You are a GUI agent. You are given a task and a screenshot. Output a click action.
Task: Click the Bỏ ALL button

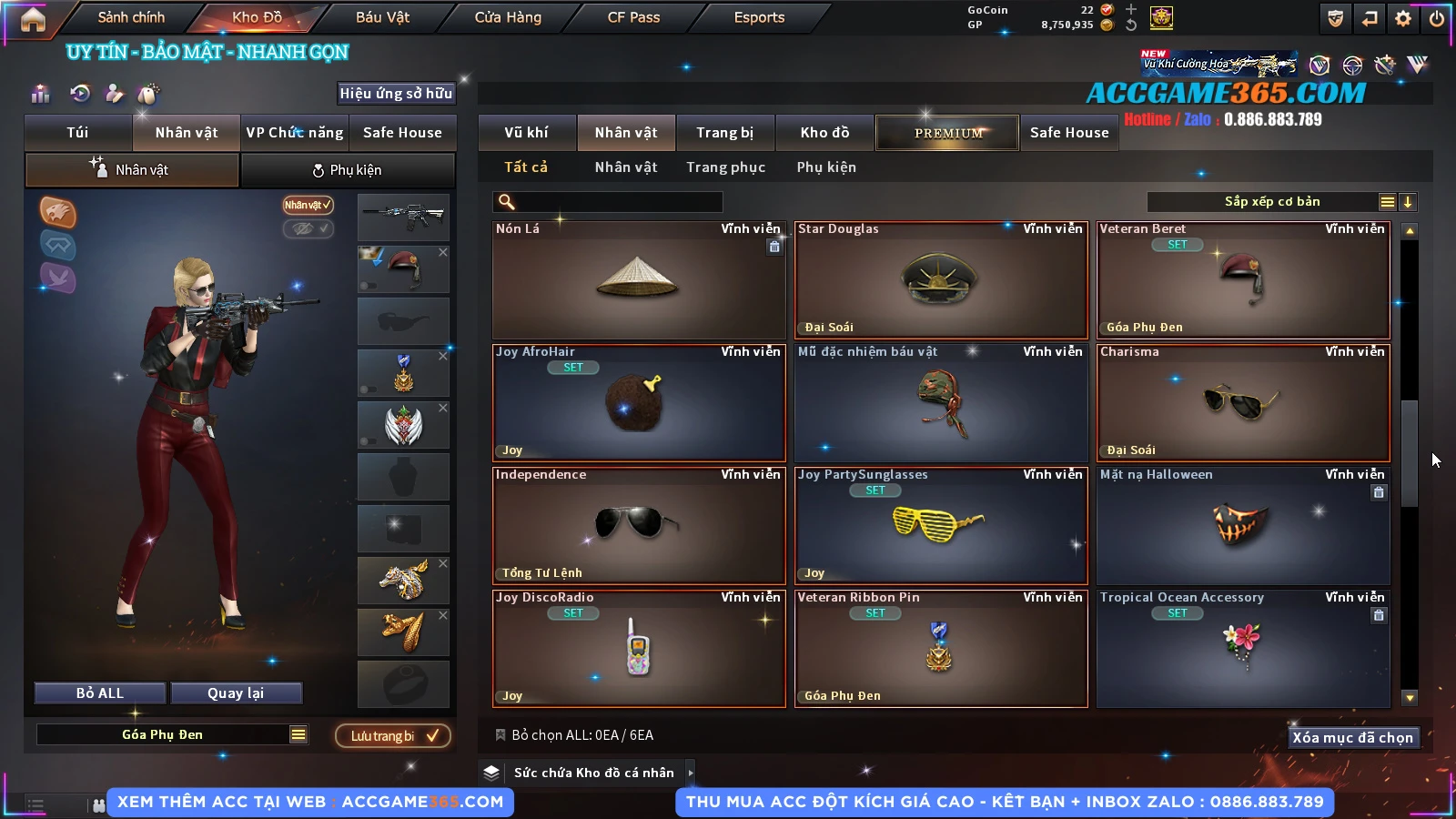[100, 693]
